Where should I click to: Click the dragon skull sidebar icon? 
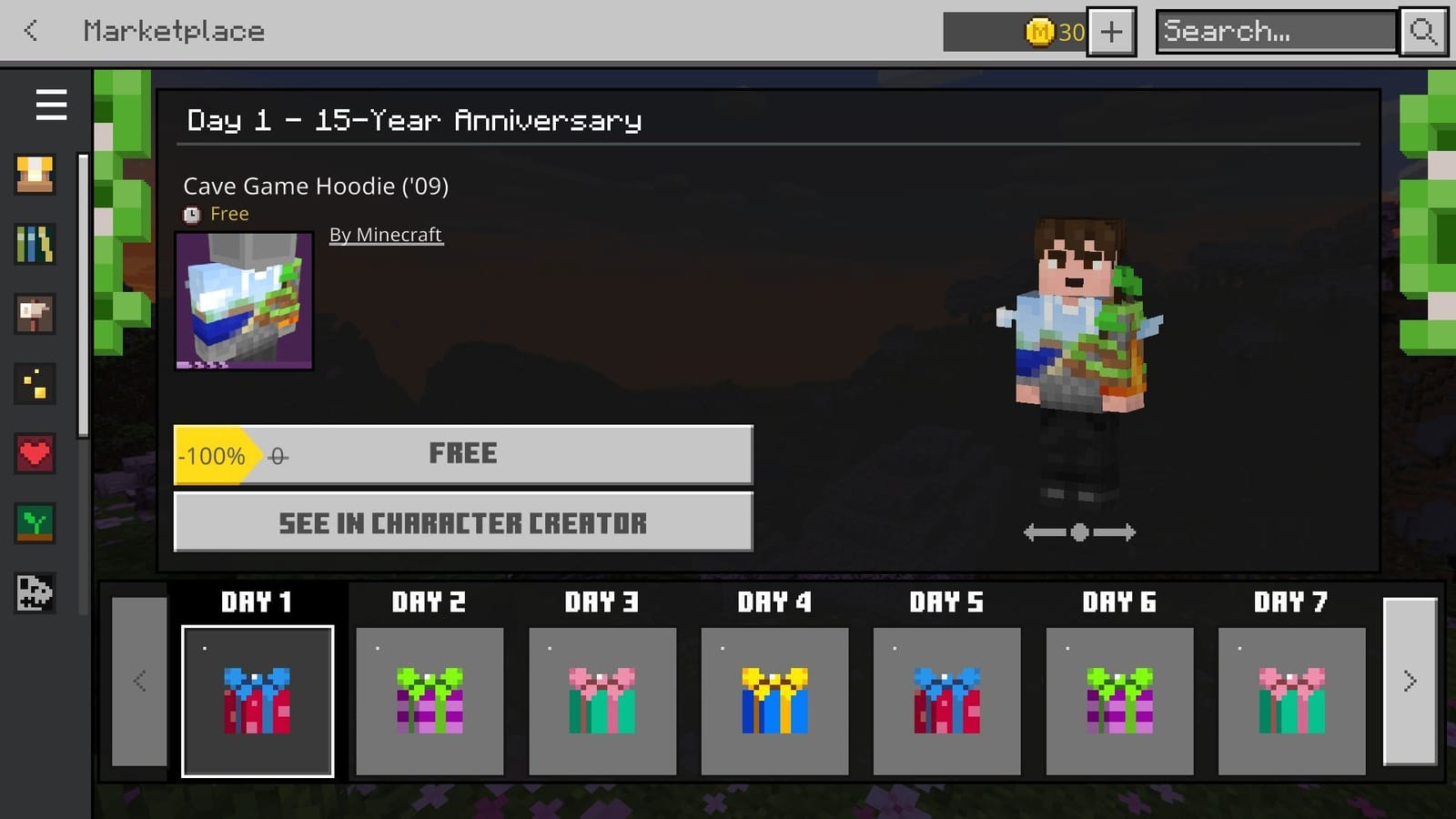pyautogui.click(x=35, y=594)
